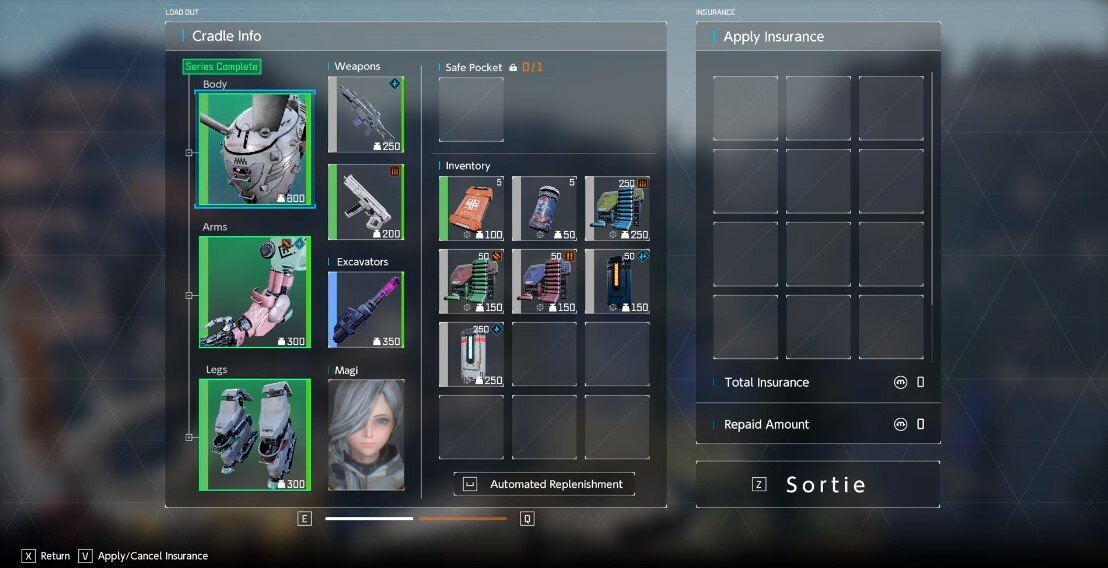Select the empty Safe Pocket slot
1108x568 pixels.
471,110
